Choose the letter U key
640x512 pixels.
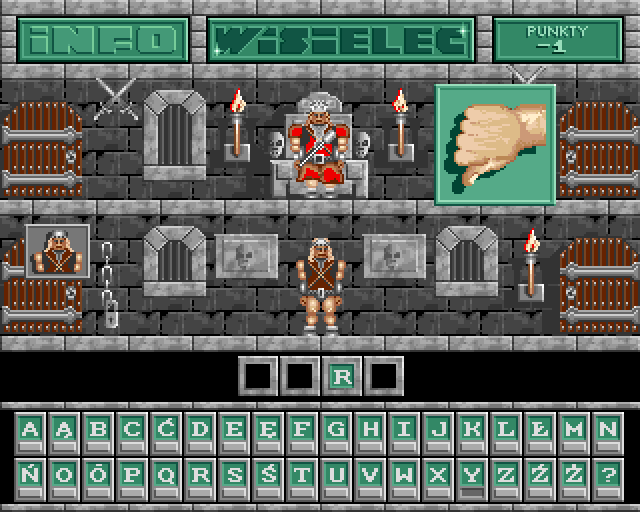pyautogui.click(x=336, y=474)
